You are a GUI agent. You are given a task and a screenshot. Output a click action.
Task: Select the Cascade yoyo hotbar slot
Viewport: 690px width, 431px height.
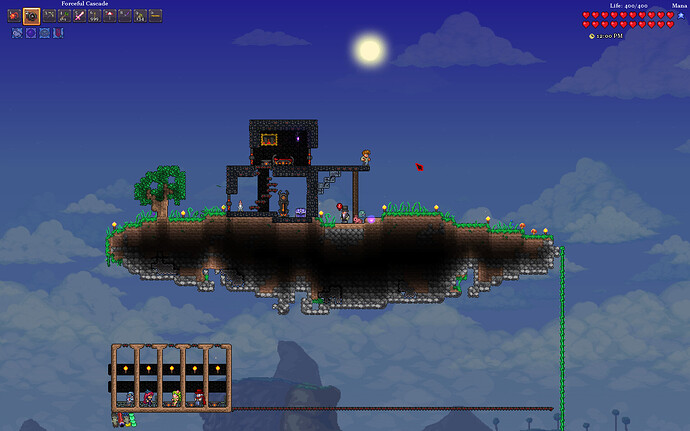click(31, 16)
